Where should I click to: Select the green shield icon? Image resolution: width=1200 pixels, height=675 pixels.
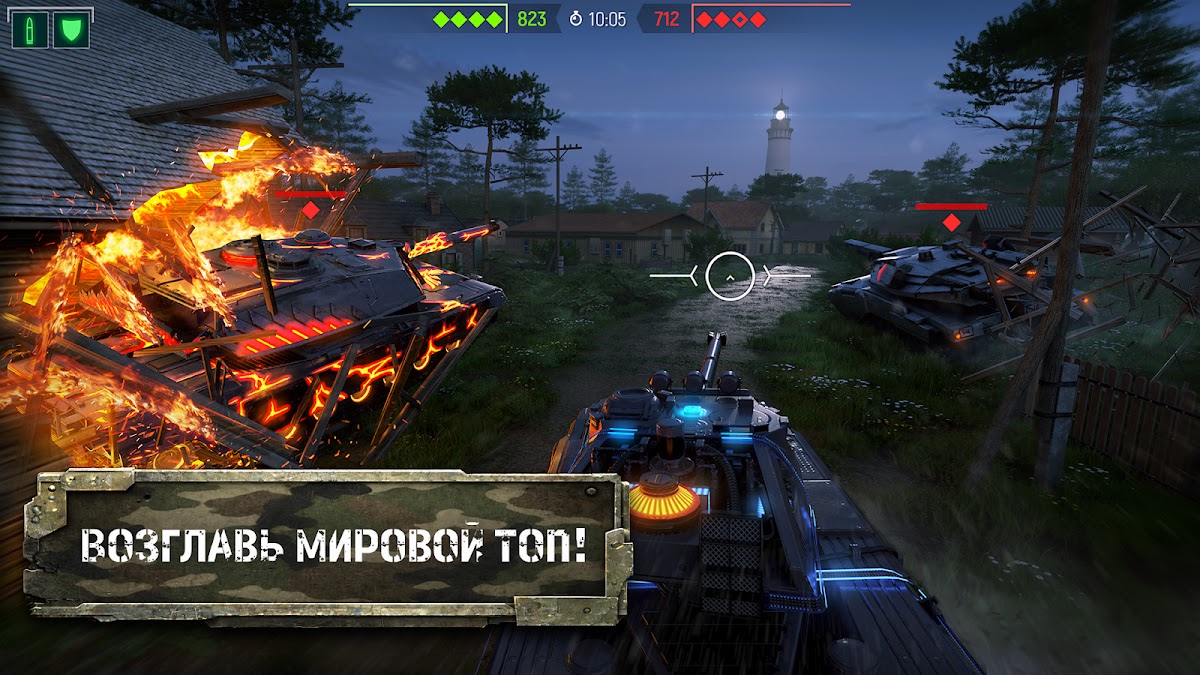coord(71,30)
